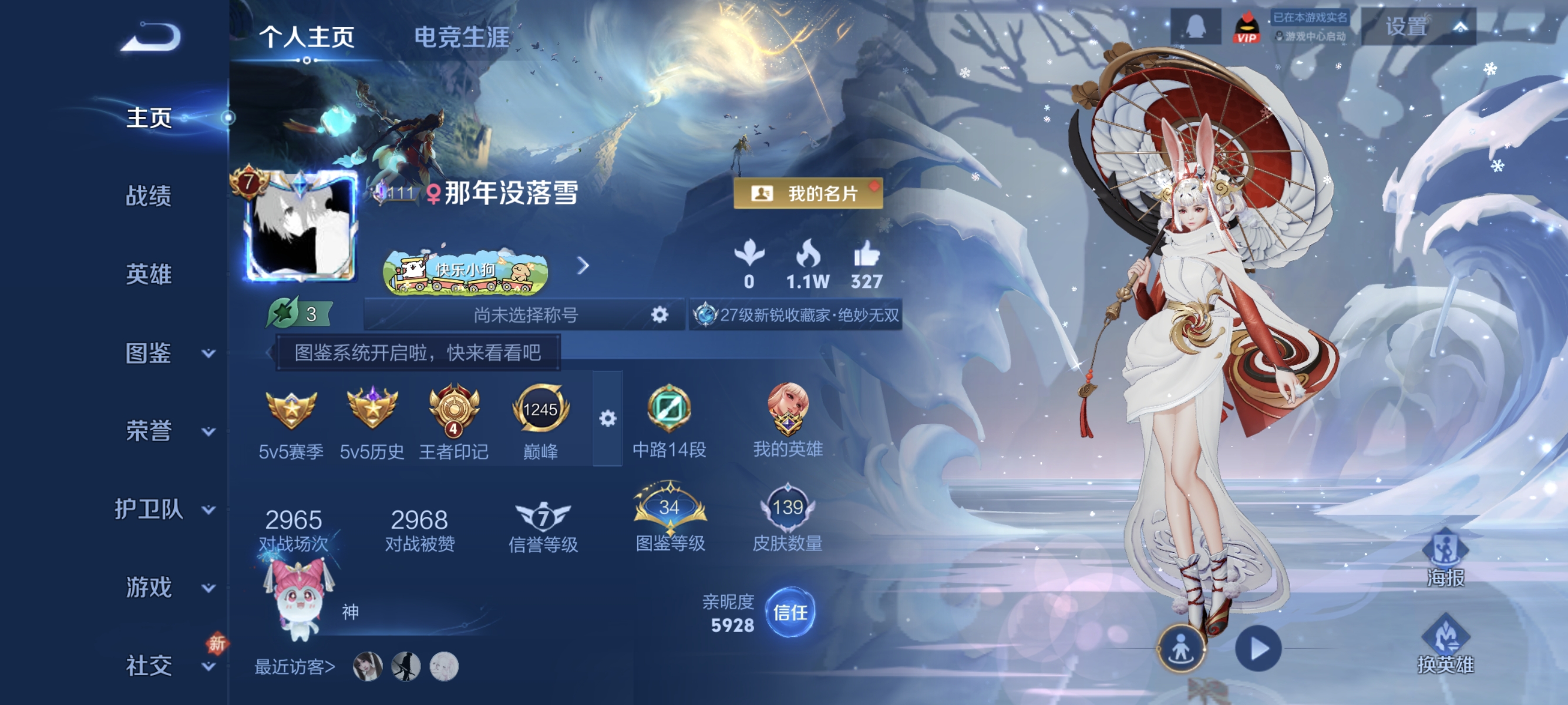Click the 我的名片 button
Screen dimensions: 1568x705
click(x=808, y=194)
